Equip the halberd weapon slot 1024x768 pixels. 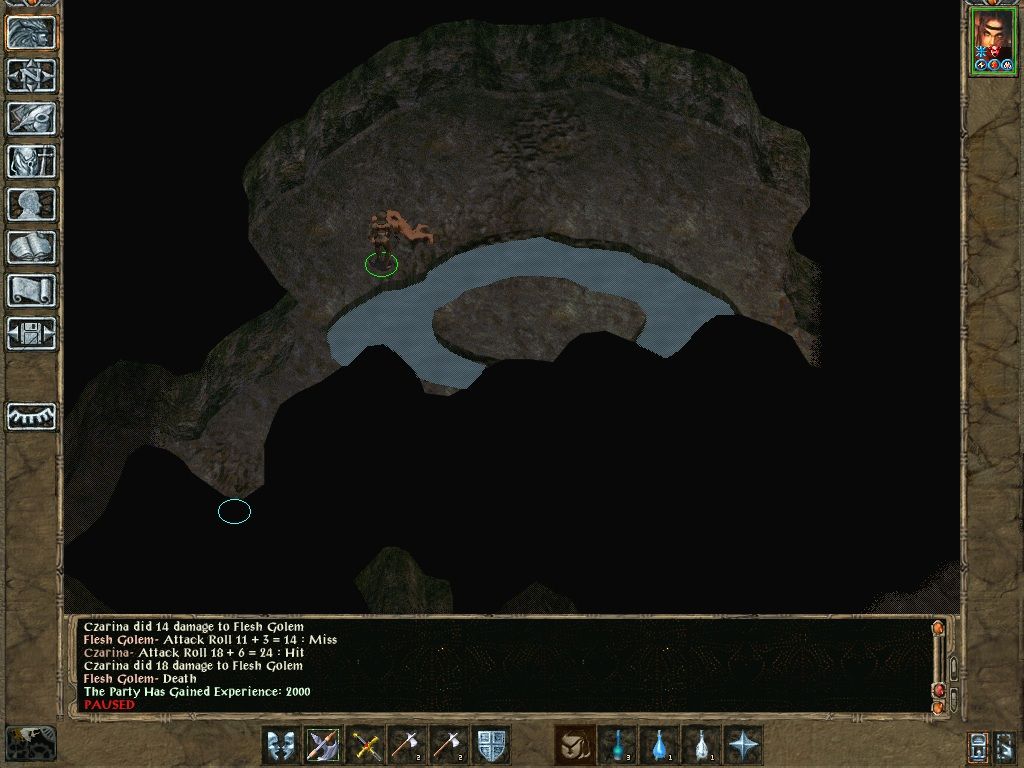pyautogui.click(x=323, y=745)
